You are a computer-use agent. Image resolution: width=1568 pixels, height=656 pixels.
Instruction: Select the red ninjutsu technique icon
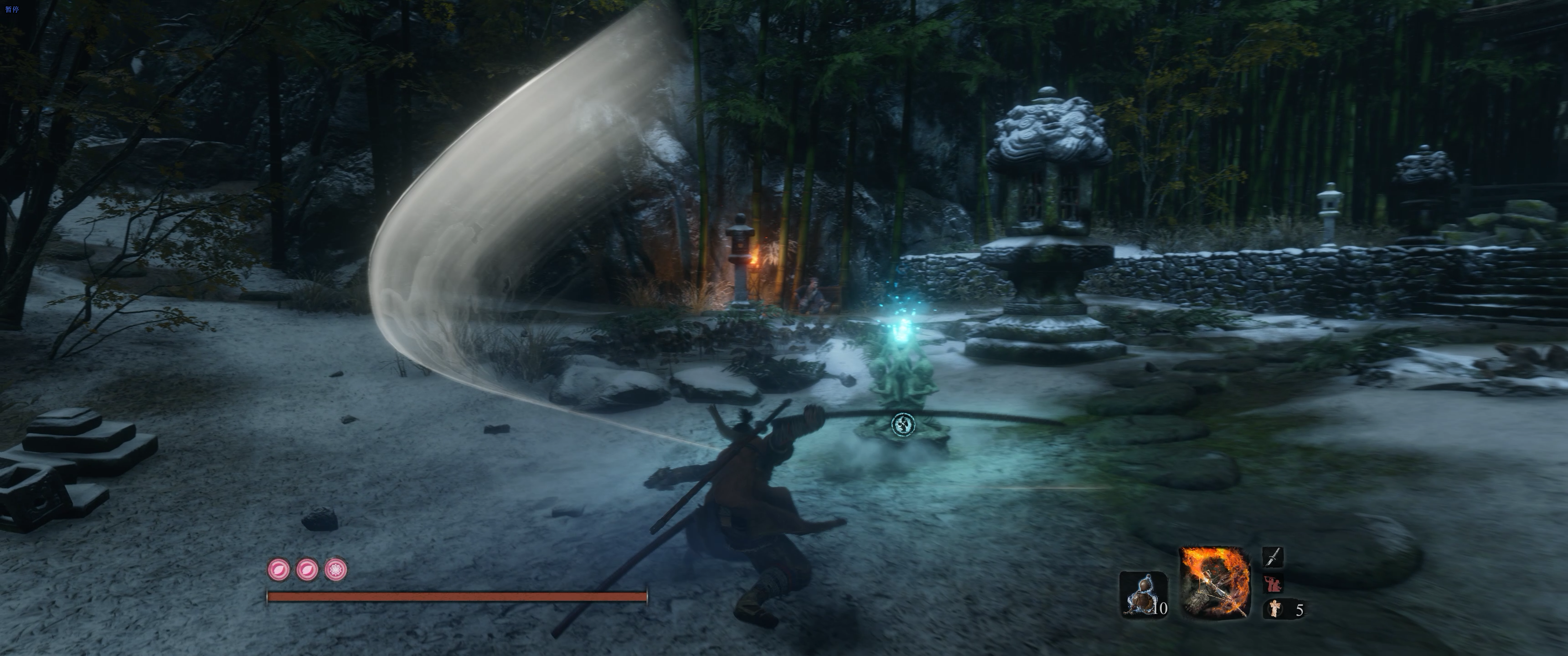(1273, 583)
